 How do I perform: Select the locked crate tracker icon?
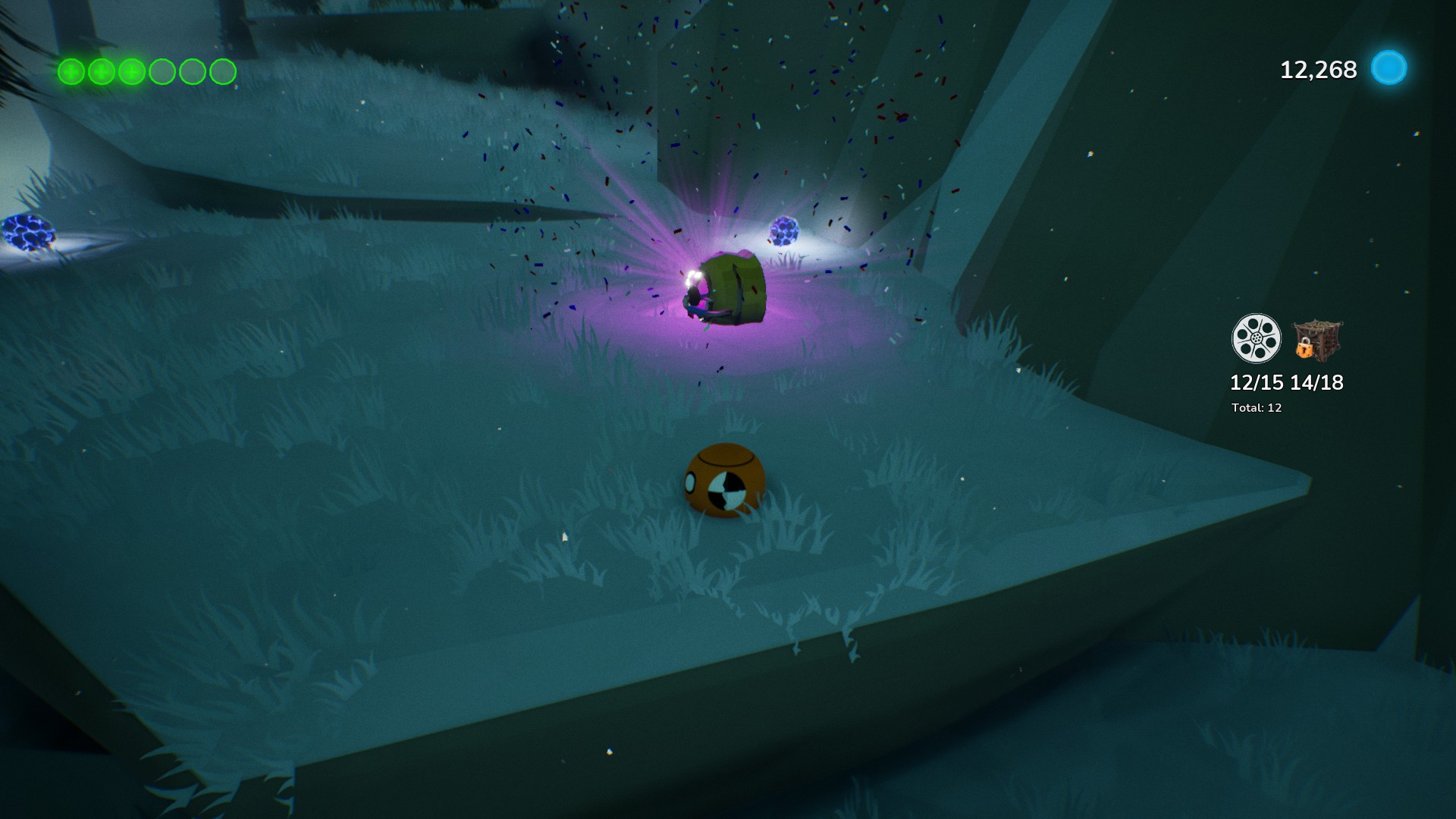click(x=1316, y=339)
